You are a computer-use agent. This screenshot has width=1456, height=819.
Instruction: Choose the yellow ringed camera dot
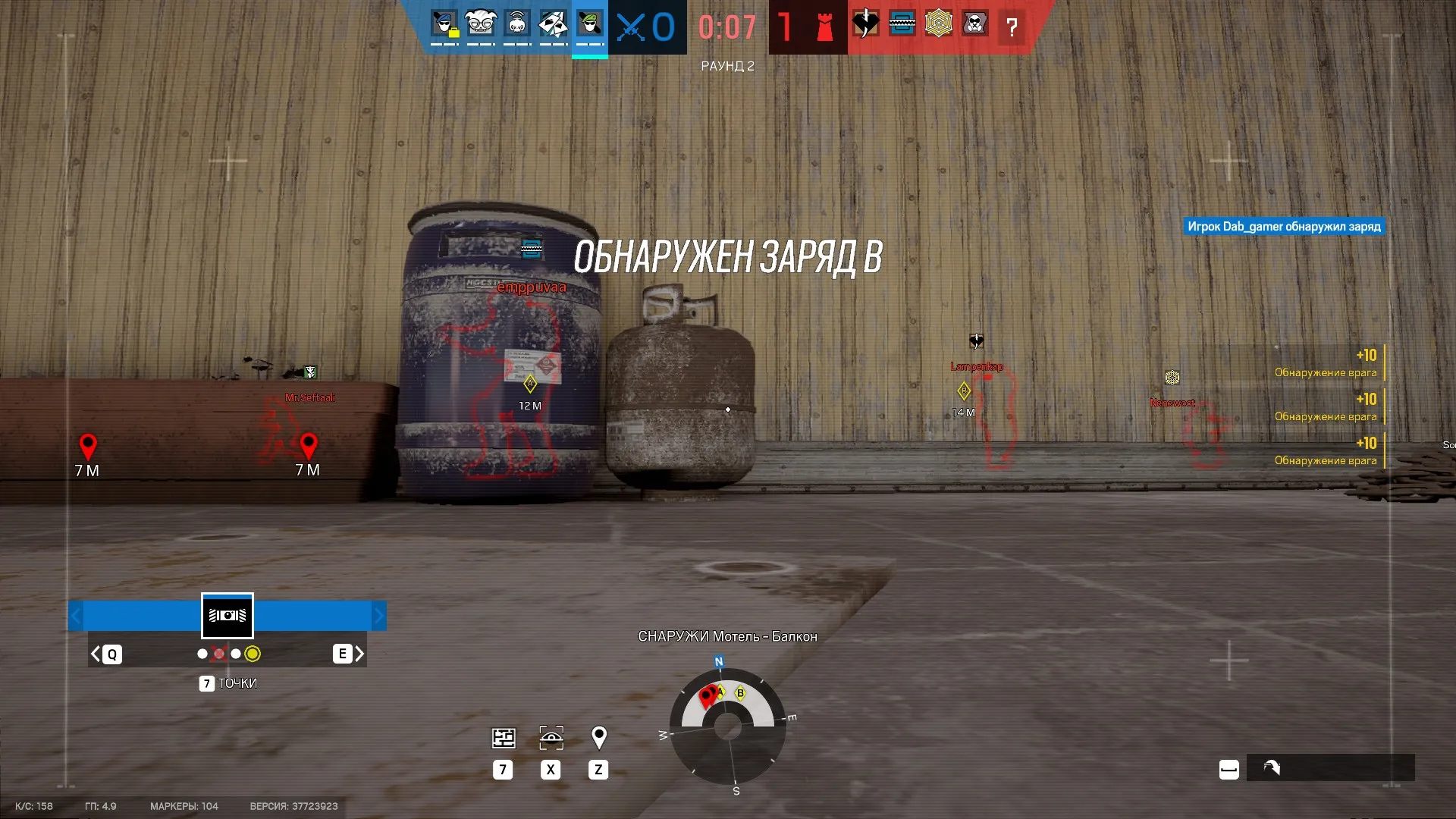pyautogui.click(x=253, y=654)
